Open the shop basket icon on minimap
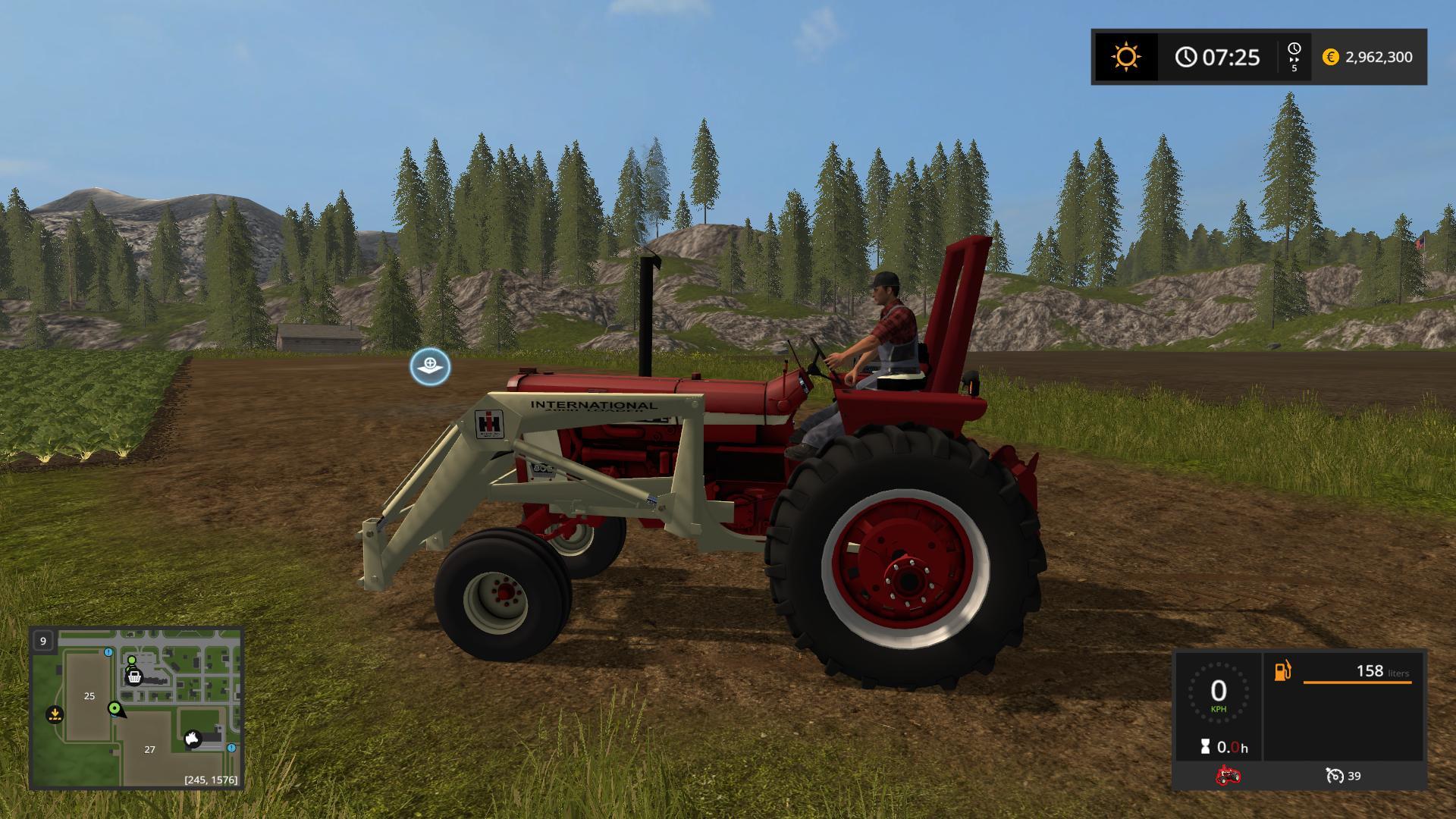 (x=133, y=676)
